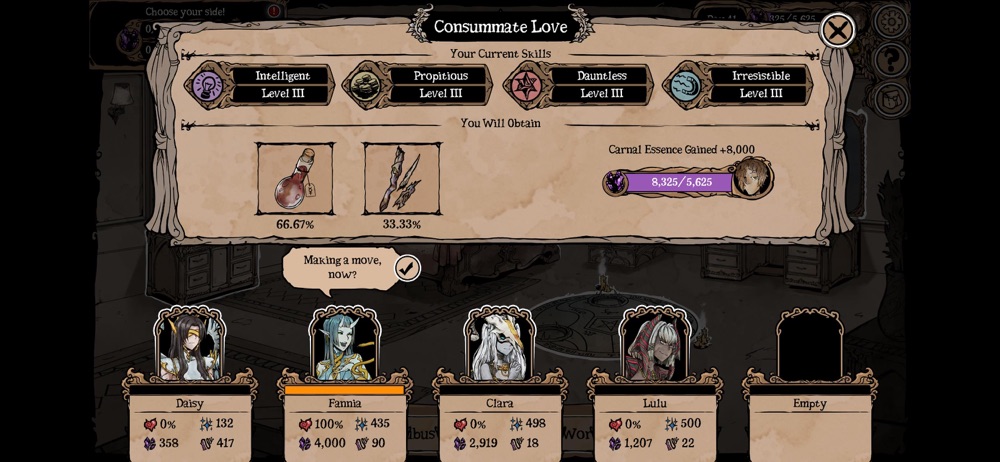The height and width of the screenshot is (462, 1000).
Task: Inspect the red potion reward slot
Action: [295, 179]
